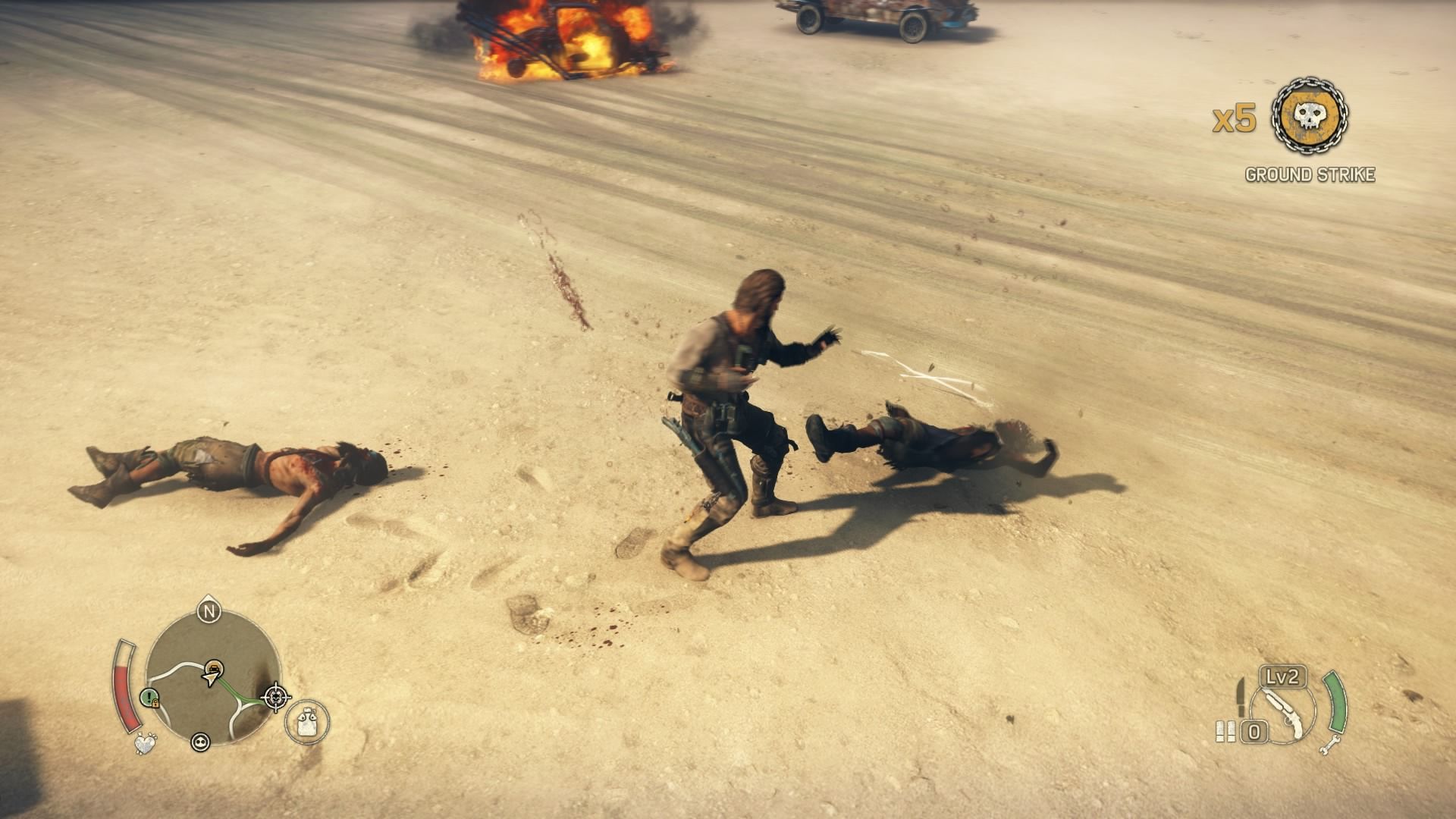Select the locked green exclamation marker

(149, 698)
